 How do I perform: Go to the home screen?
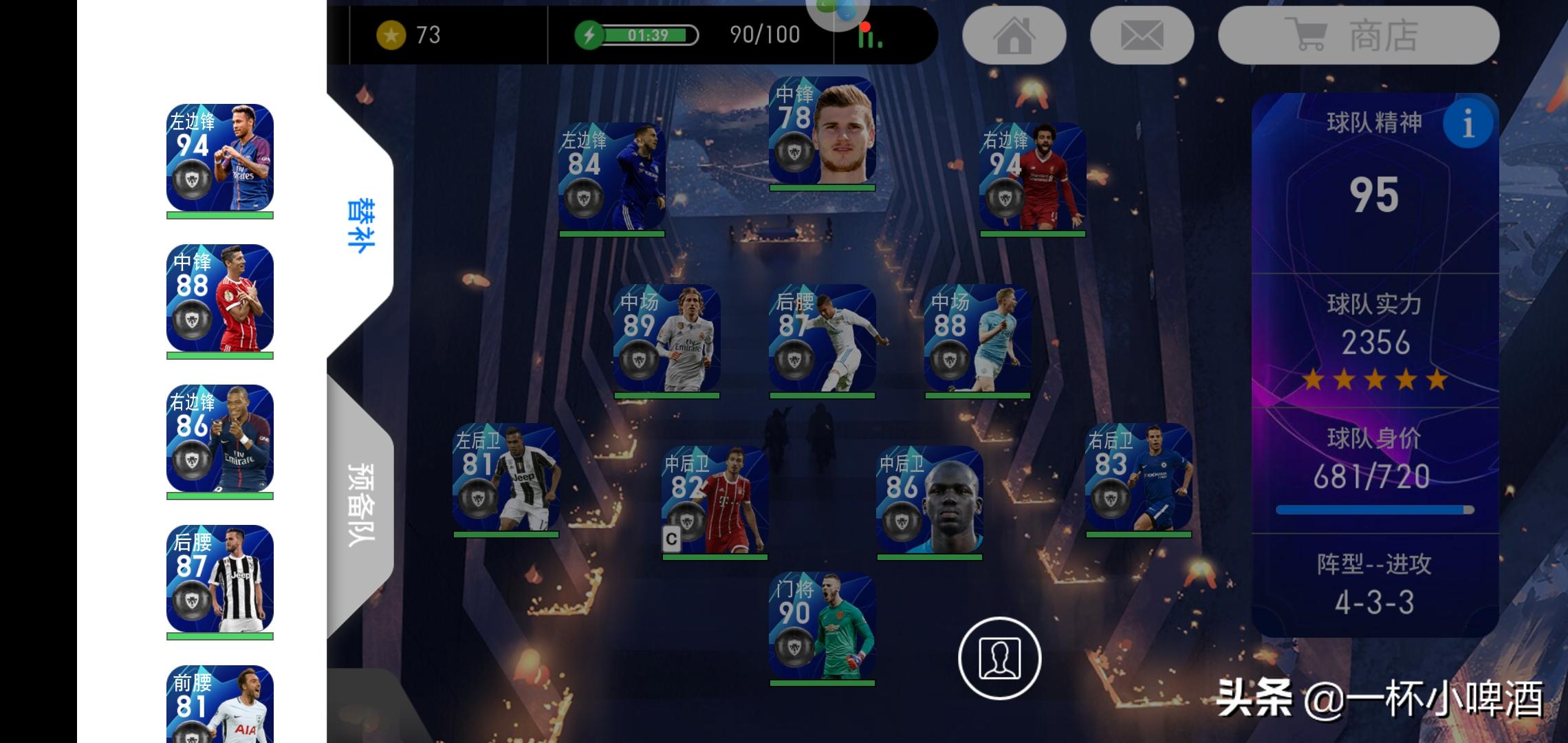(x=1014, y=36)
